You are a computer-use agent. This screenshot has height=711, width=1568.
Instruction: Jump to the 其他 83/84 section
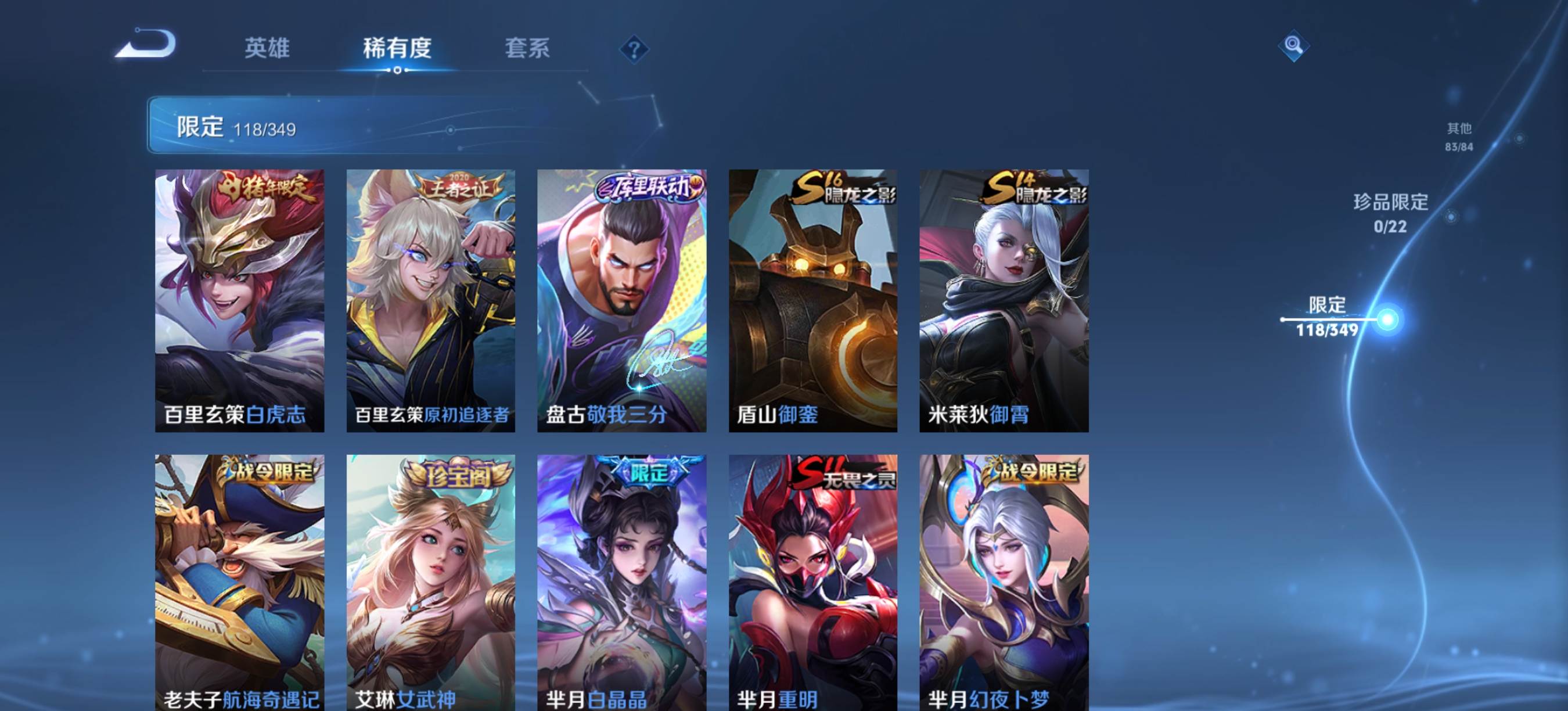coord(1459,137)
